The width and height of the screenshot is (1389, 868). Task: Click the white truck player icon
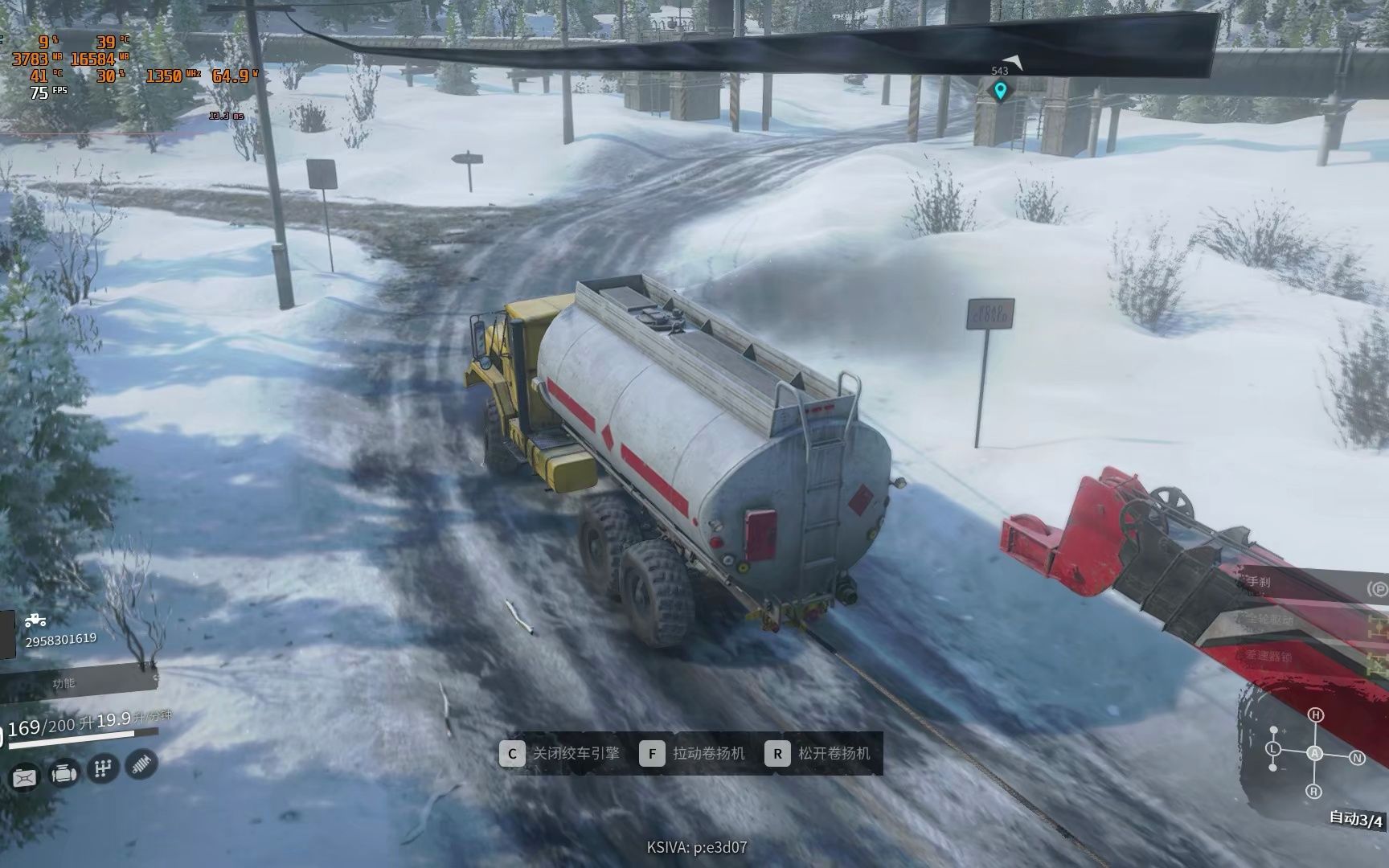tap(35, 620)
